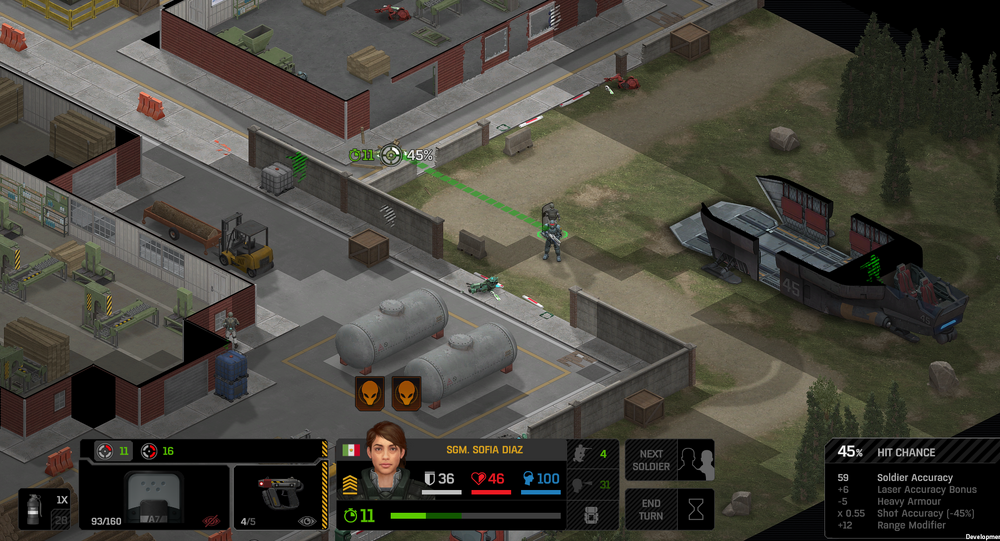
Task: Choose the 11 TU snap shot mode
Action: (112, 451)
